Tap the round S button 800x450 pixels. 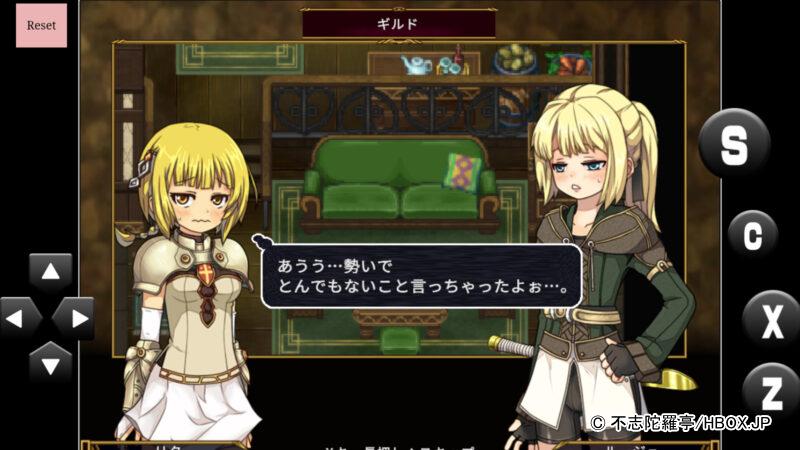point(733,144)
